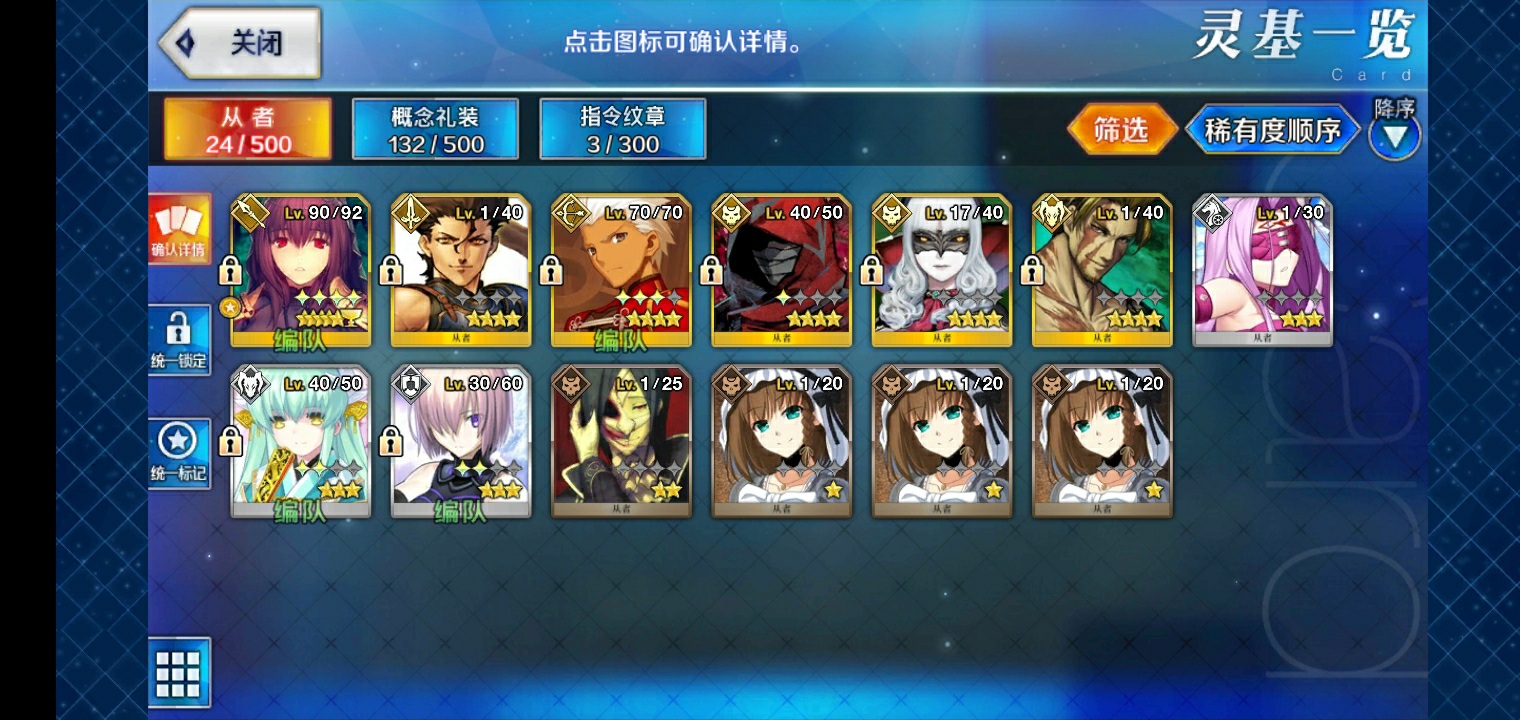Select the Lv. 1/40 green-background berserker card
1520x720 pixels.
1101,270
